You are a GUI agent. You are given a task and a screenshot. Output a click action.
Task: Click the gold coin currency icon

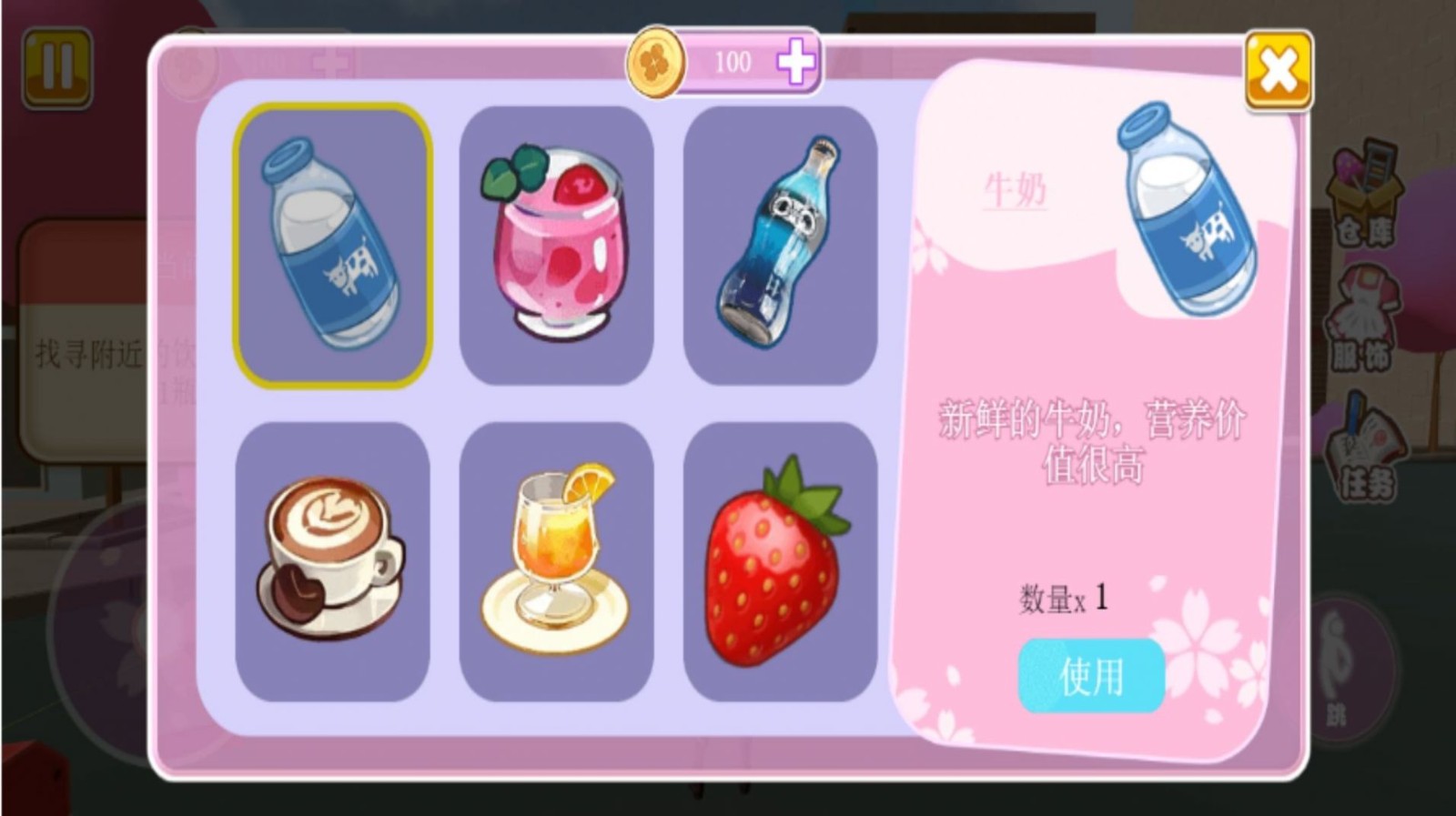pyautogui.click(x=659, y=62)
